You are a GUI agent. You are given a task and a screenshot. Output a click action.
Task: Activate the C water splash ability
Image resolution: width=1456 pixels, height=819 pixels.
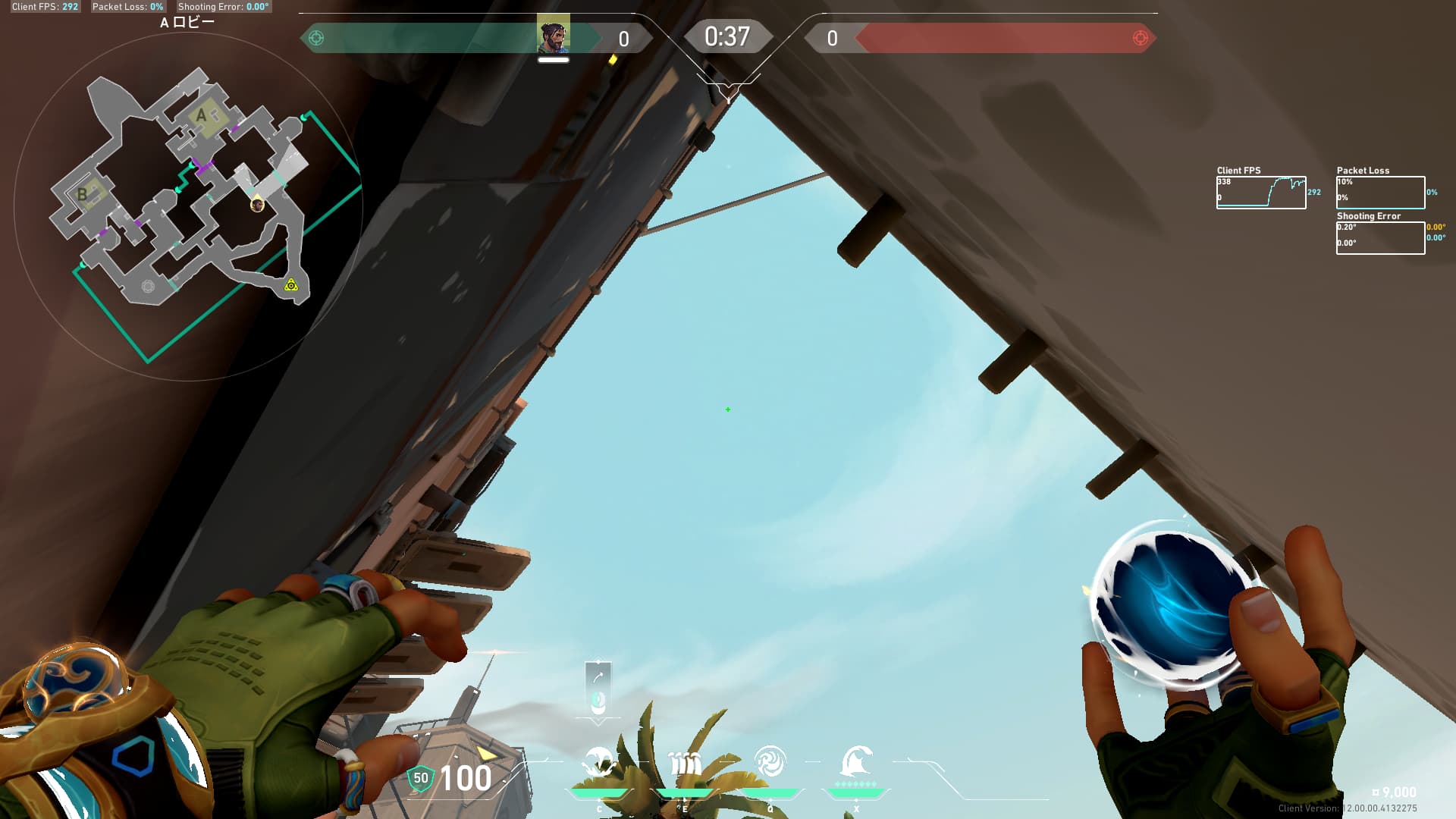599,763
